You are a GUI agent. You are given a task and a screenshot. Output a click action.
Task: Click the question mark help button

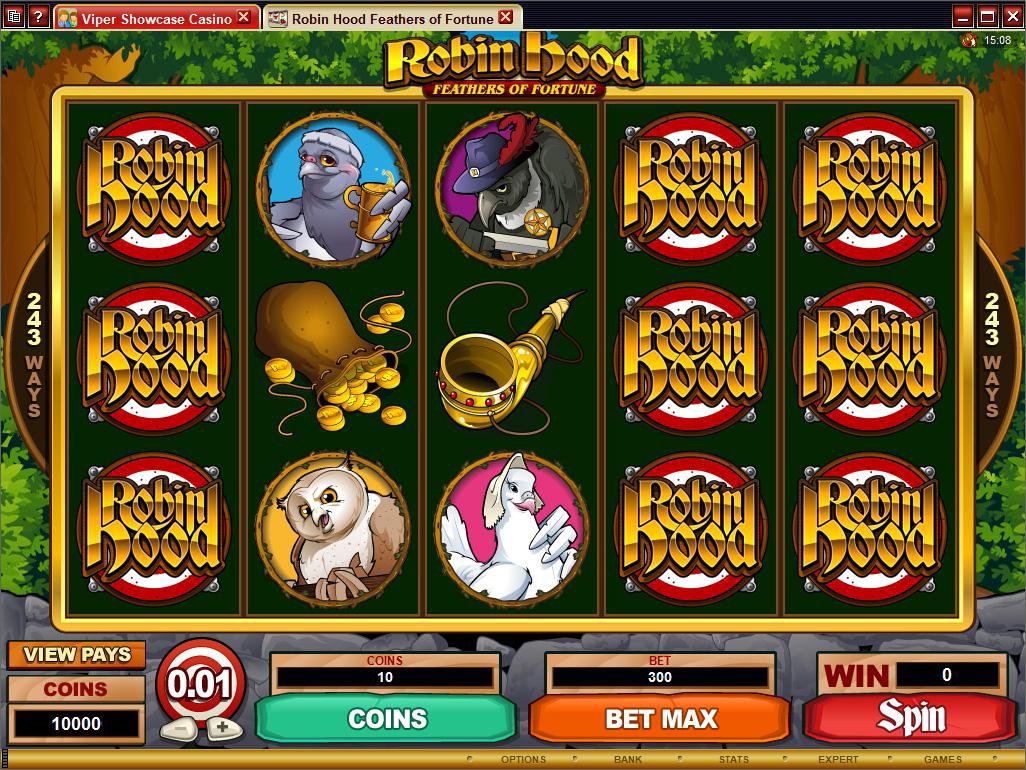pyautogui.click(x=38, y=17)
